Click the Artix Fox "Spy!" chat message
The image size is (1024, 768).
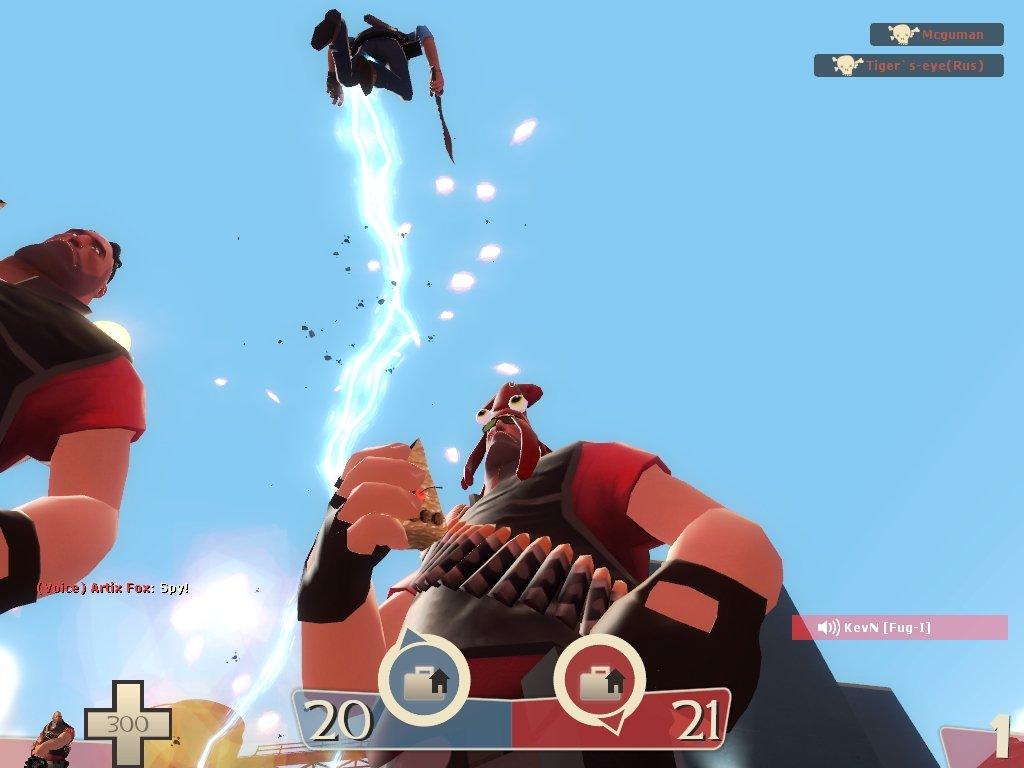(113, 588)
